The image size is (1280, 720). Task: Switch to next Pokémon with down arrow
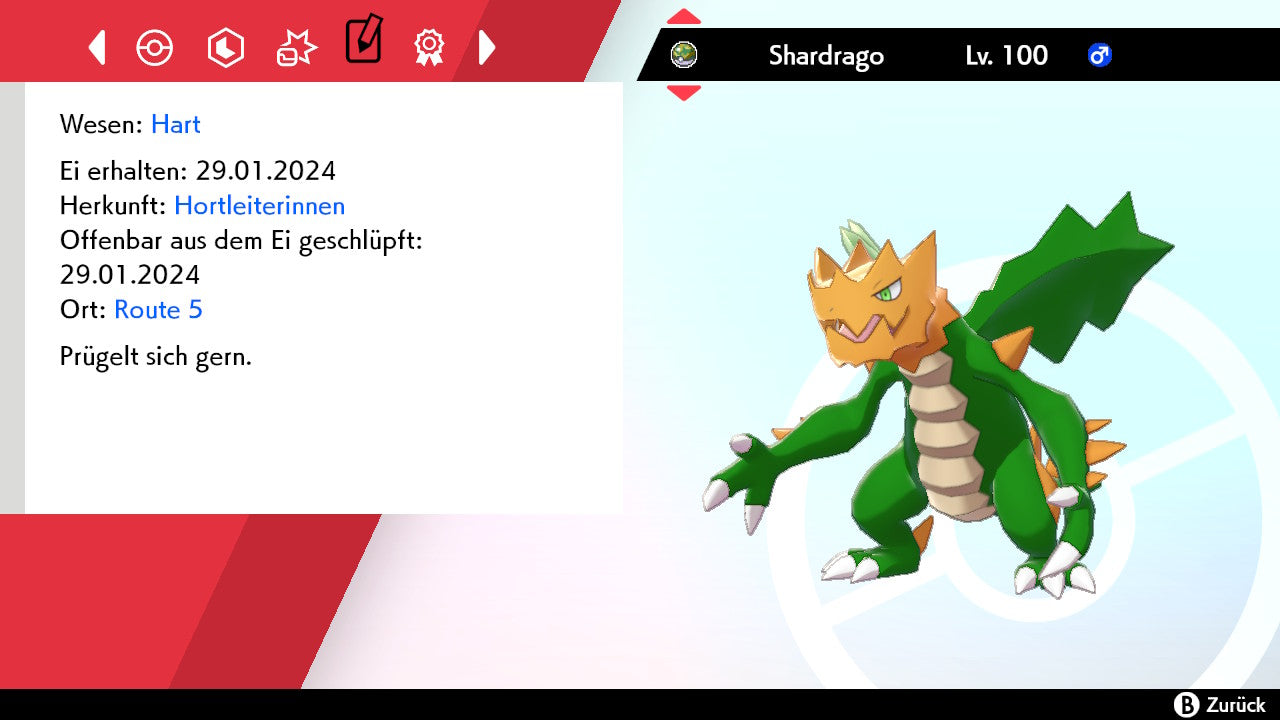pos(684,93)
